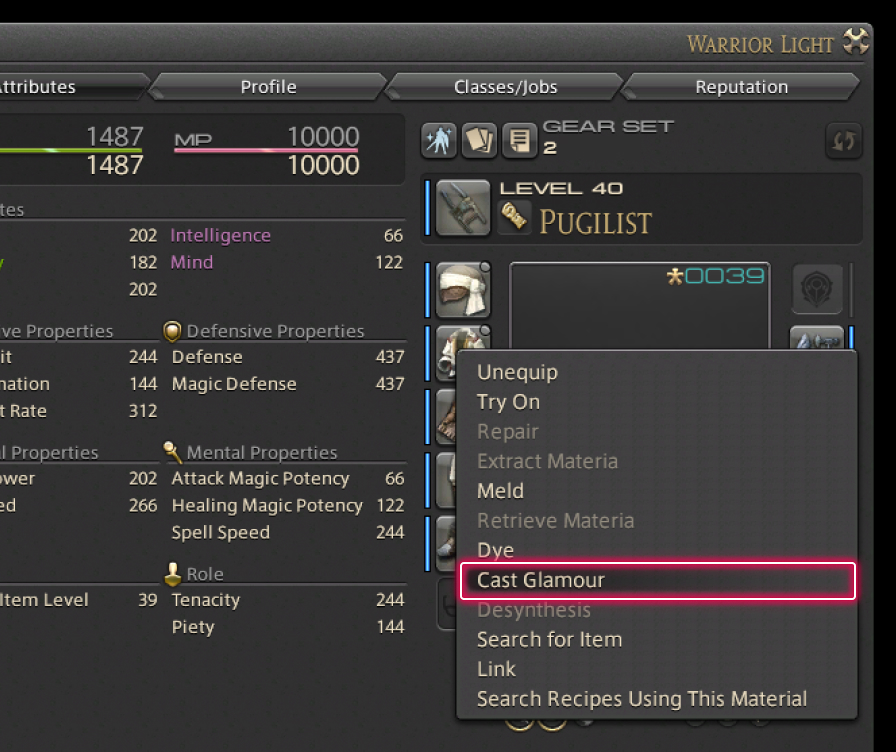
Task: Click the sparkling character figure icon
Action: click(438, 141)
